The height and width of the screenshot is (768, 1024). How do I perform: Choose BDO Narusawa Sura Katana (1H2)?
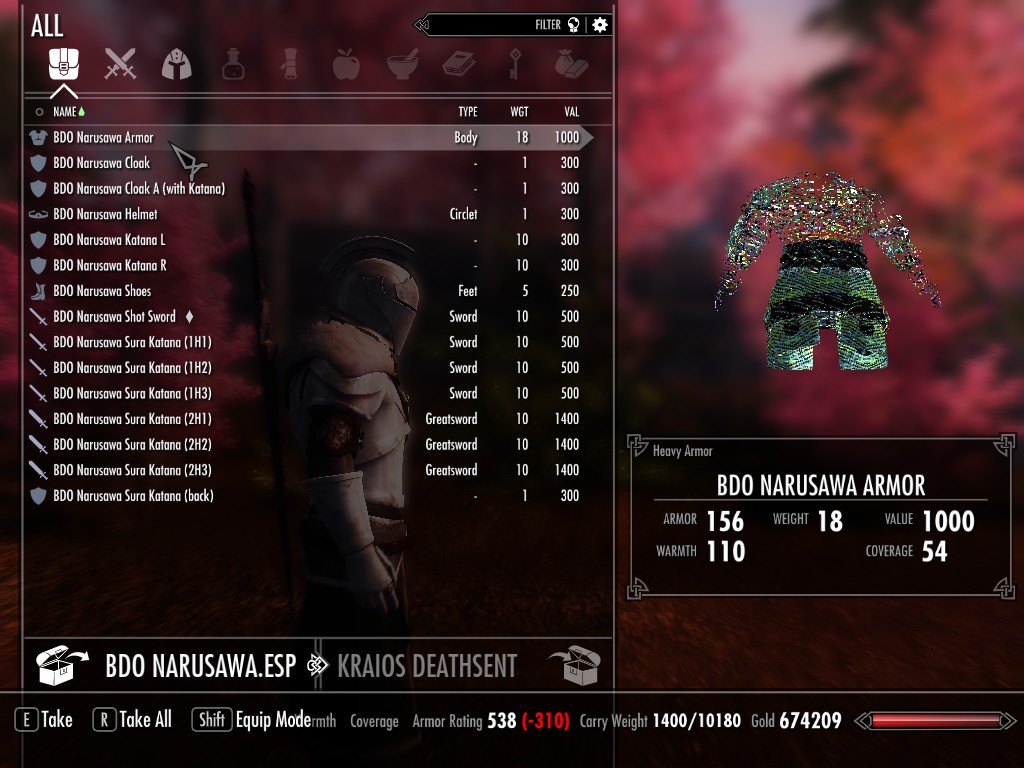coord(132,368)
